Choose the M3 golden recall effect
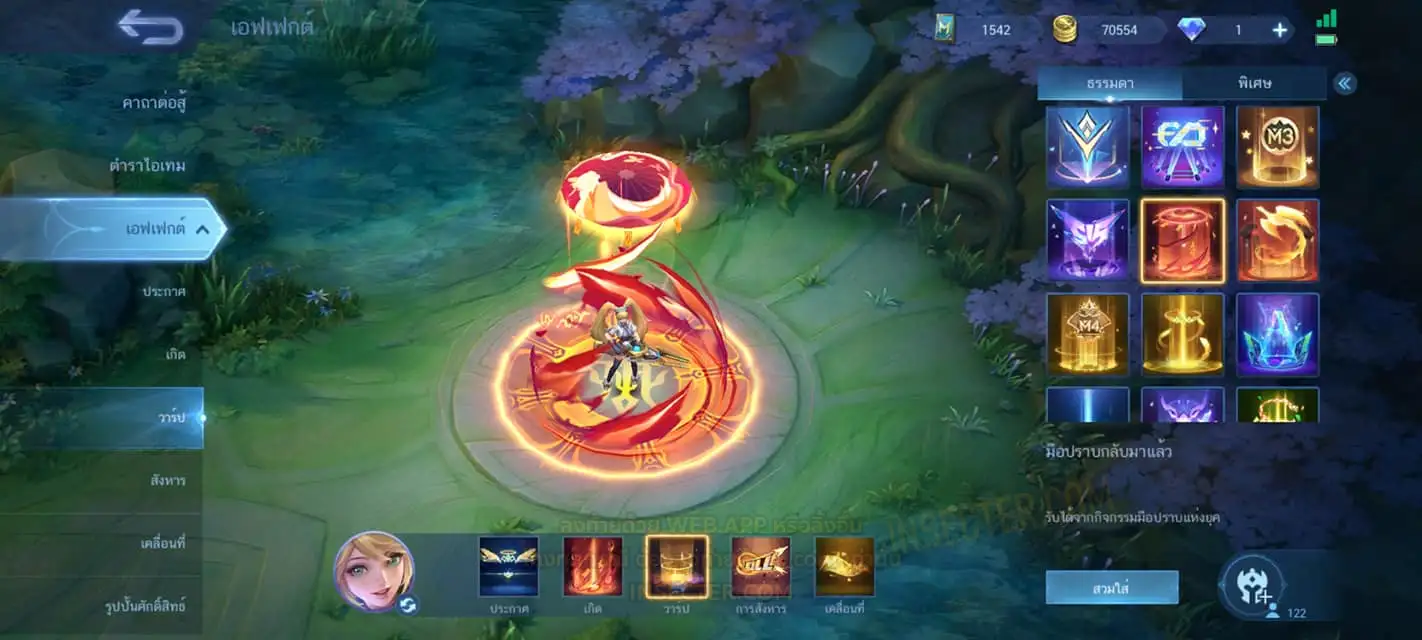This screenshot has height=640, width=1422. [1277, 147]
